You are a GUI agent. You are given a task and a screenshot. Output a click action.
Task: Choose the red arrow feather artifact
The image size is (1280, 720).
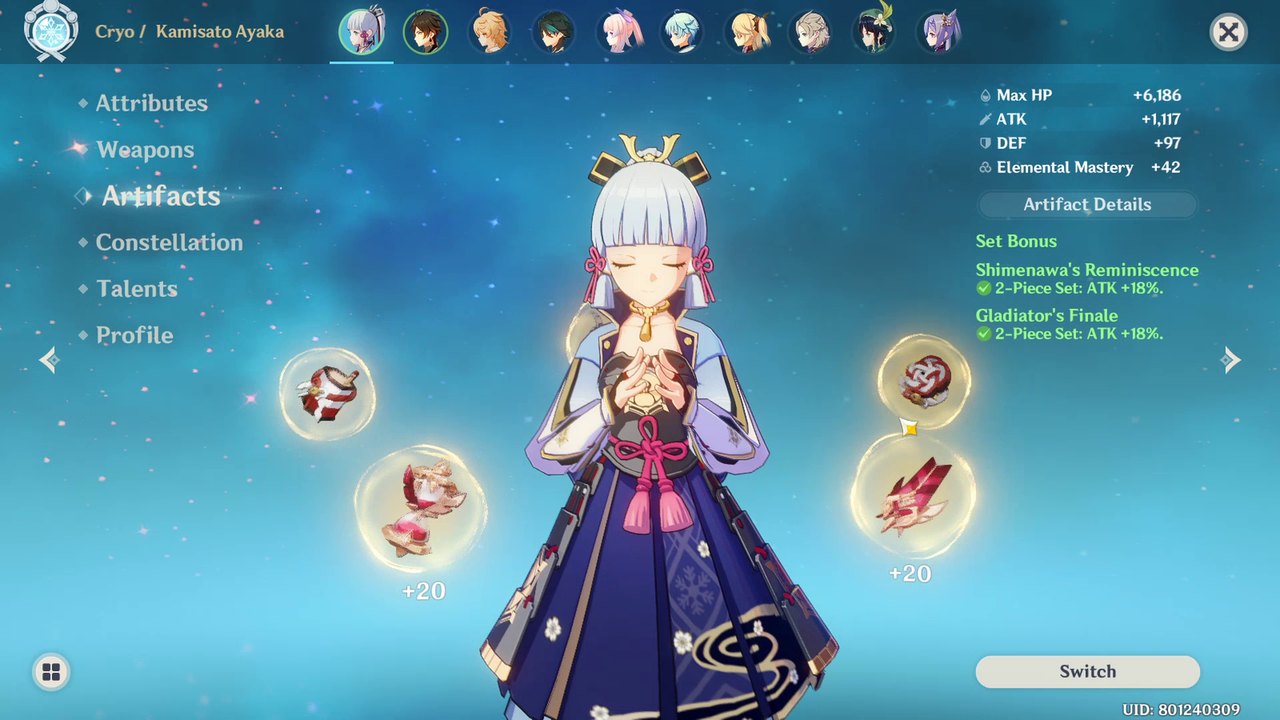[912, 495]
